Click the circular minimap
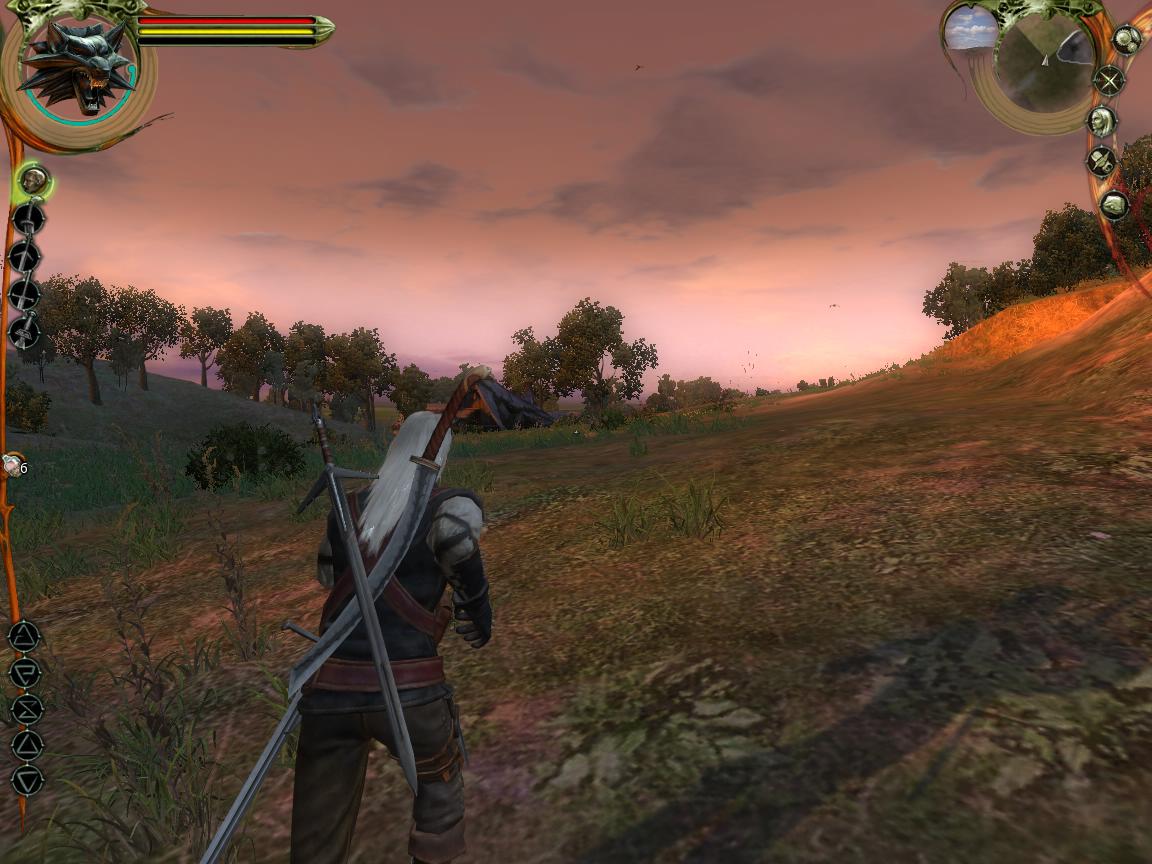1152x864 pixels. click(1046, 62)
